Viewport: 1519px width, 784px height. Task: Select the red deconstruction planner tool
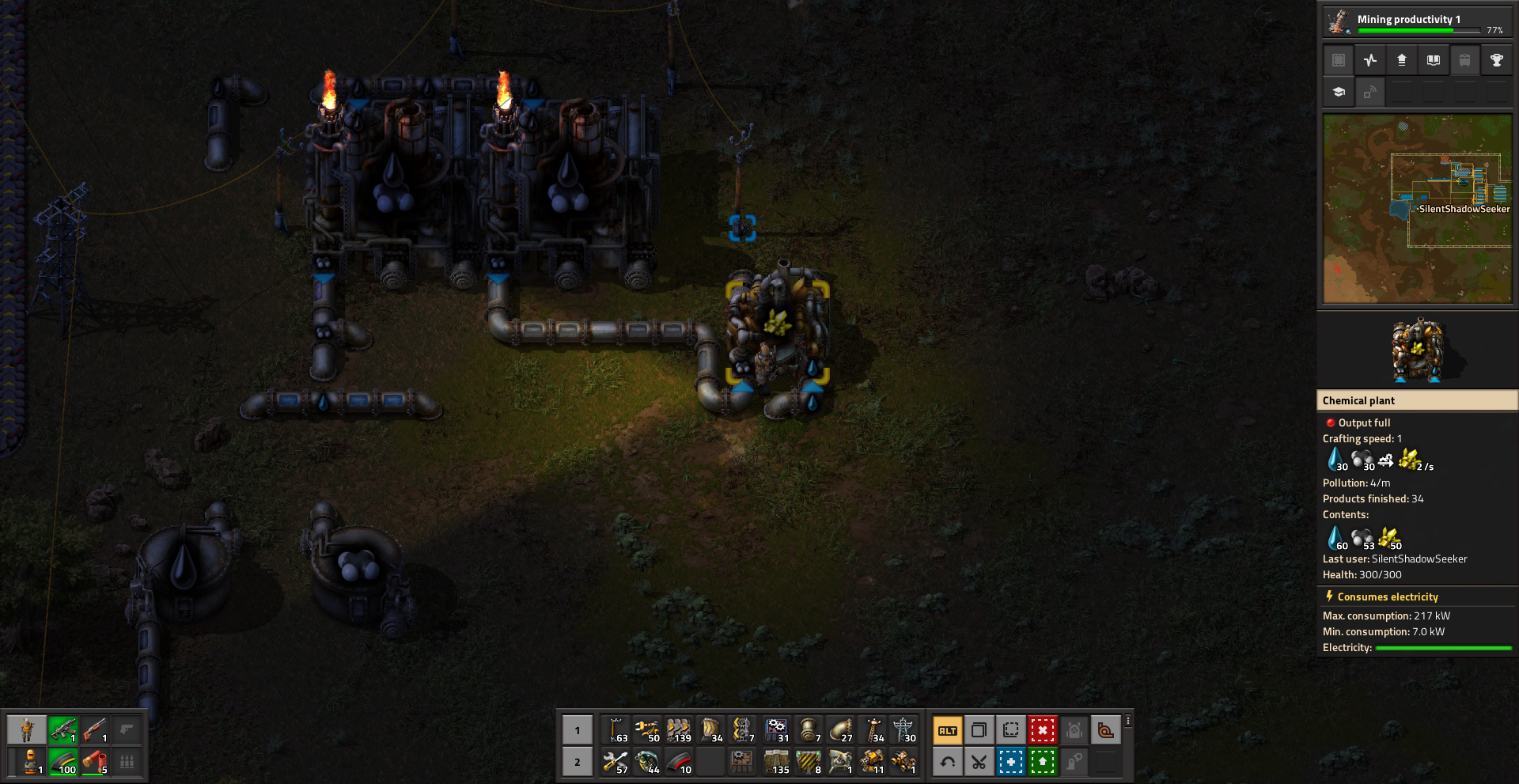1042,730
